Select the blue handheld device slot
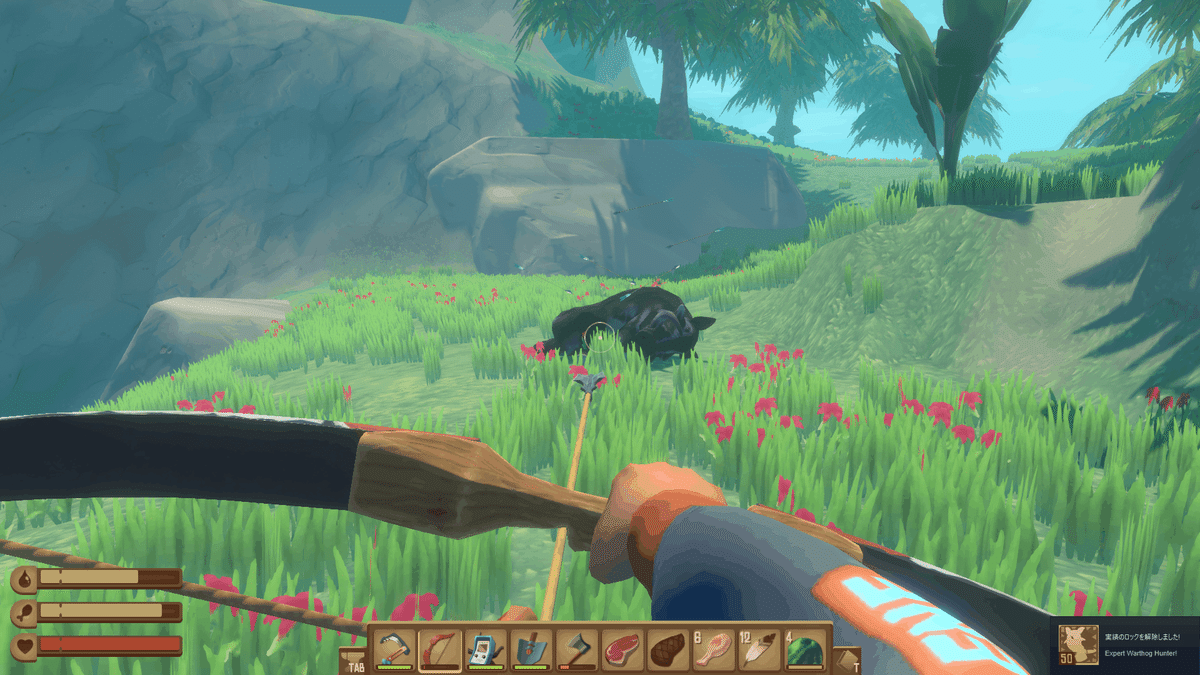 (486, 650)
